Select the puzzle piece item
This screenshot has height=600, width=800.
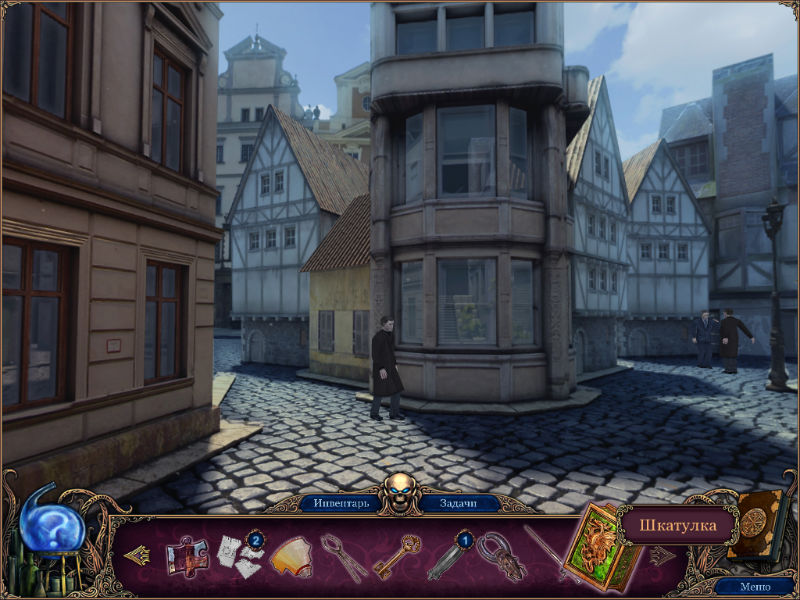186,556
